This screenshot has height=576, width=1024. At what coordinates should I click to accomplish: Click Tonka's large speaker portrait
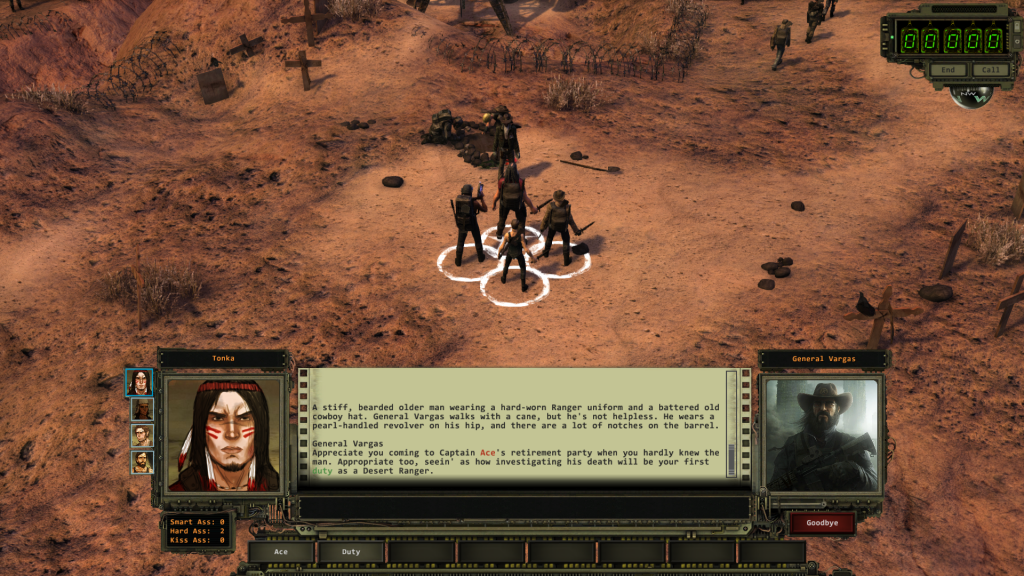click(224, 434)
